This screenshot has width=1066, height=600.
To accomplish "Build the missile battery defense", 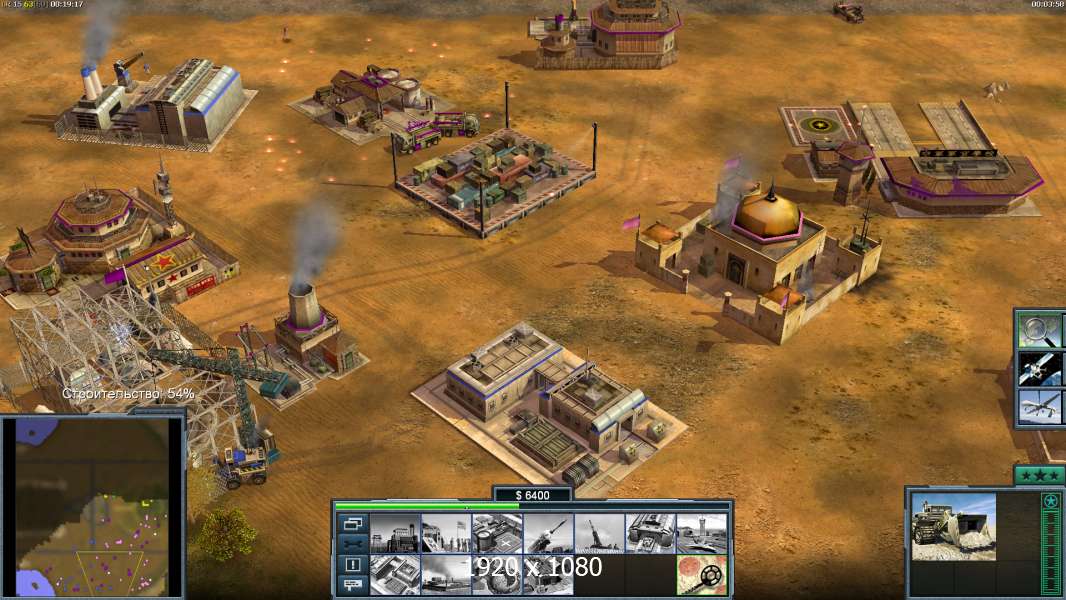I will pyautogui.click(x=548, y=534).
